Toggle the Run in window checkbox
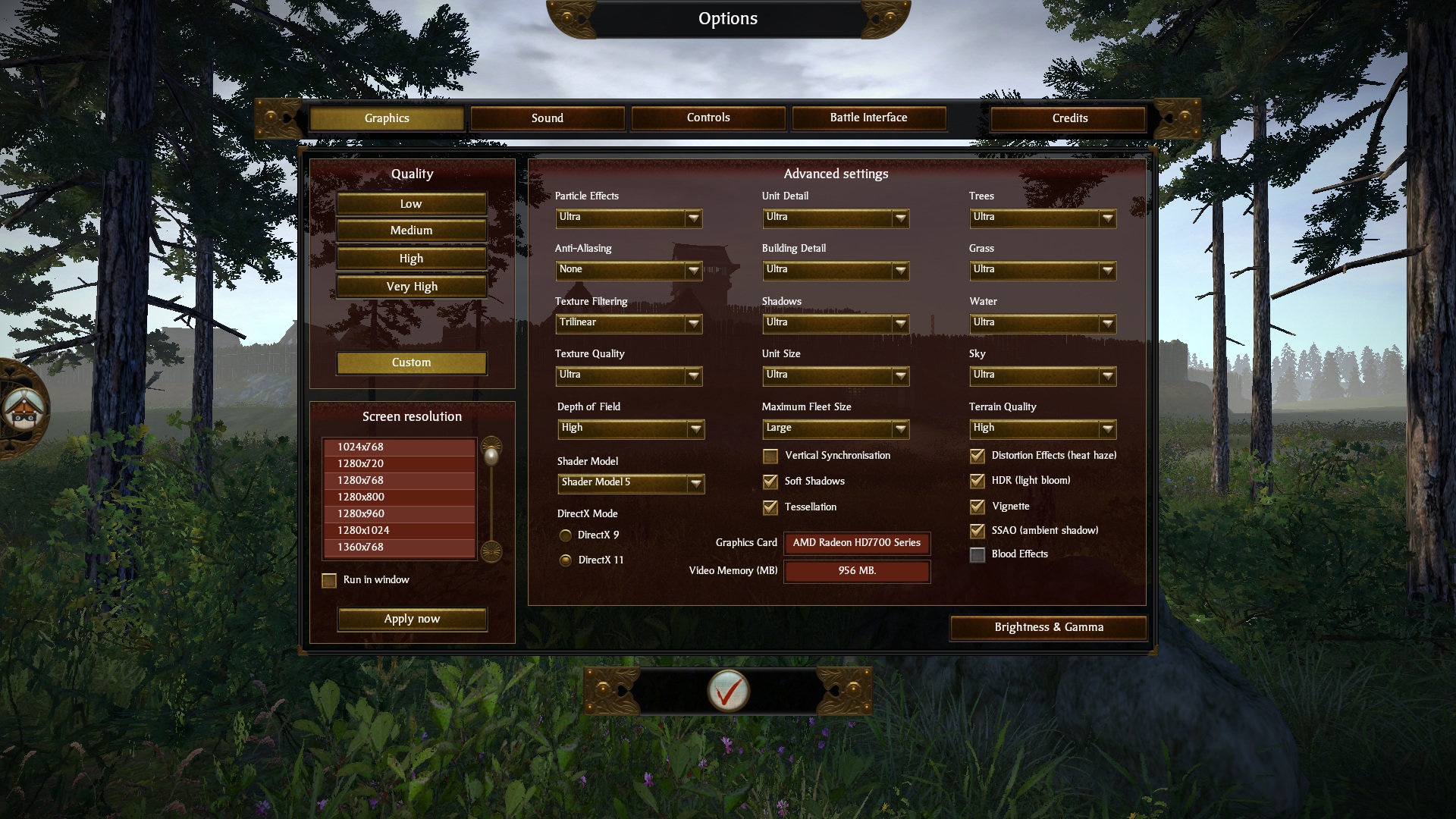The width and height of the screenshot is (1456, 819). (x=329, y=580)
